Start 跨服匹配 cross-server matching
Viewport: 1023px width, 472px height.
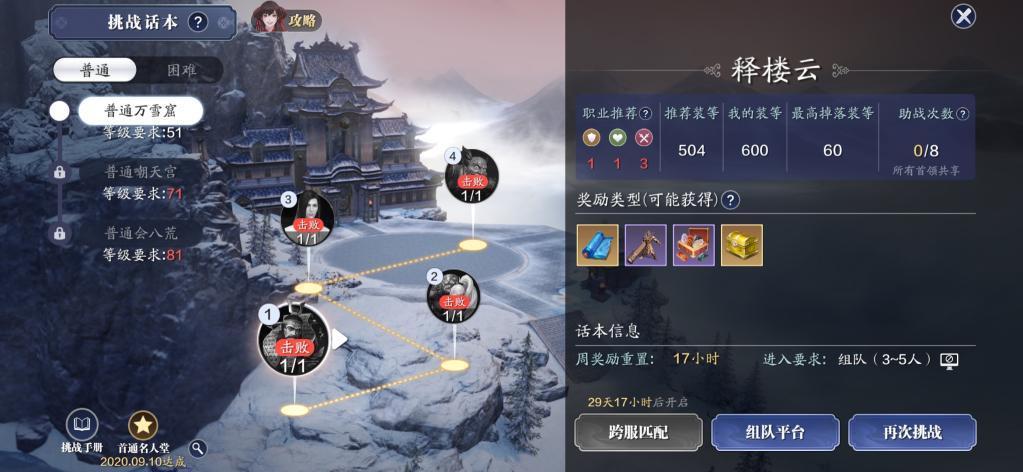pyautogui.click(x=636, y=432)
